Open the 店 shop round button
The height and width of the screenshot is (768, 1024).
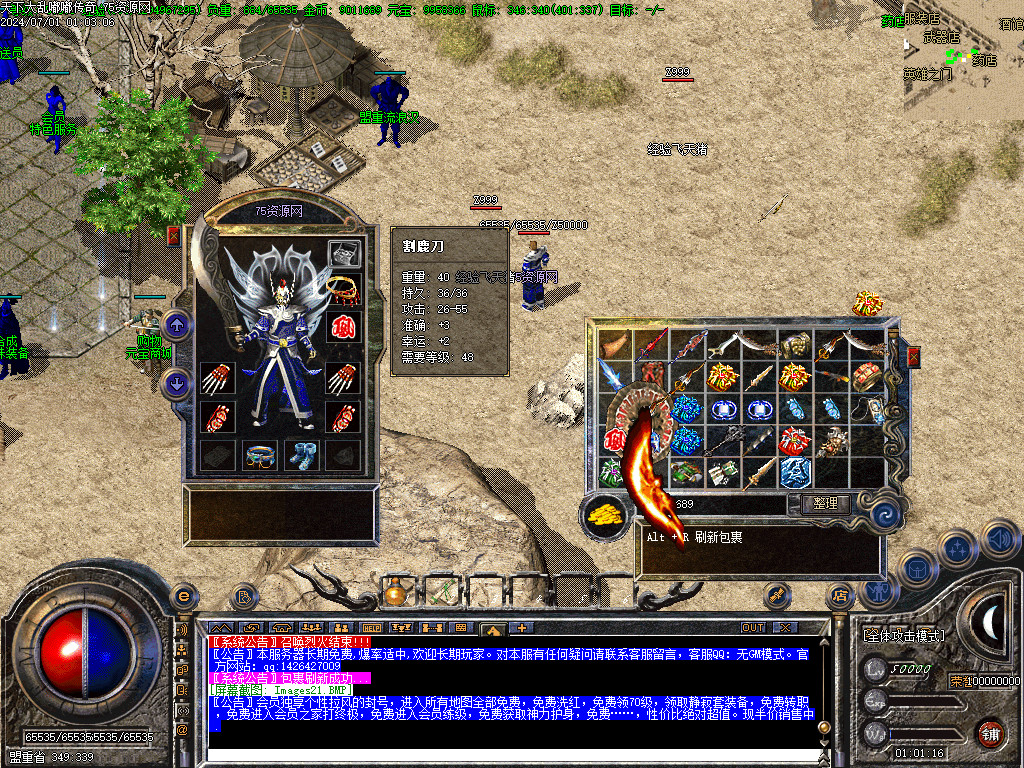(838, 596)
